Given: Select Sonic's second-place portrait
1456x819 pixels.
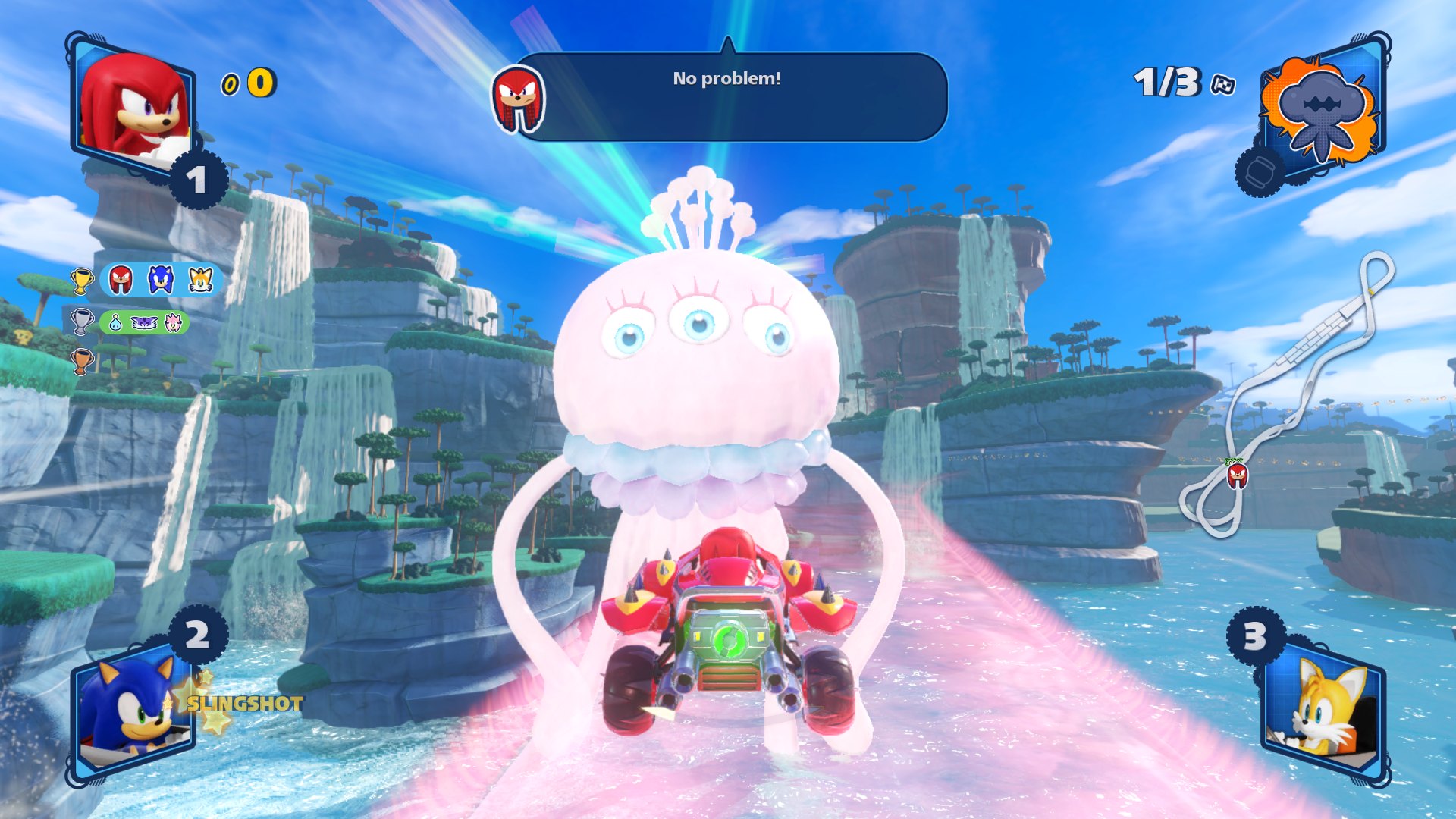Looking at the screenshot, I should click(130, 709).
